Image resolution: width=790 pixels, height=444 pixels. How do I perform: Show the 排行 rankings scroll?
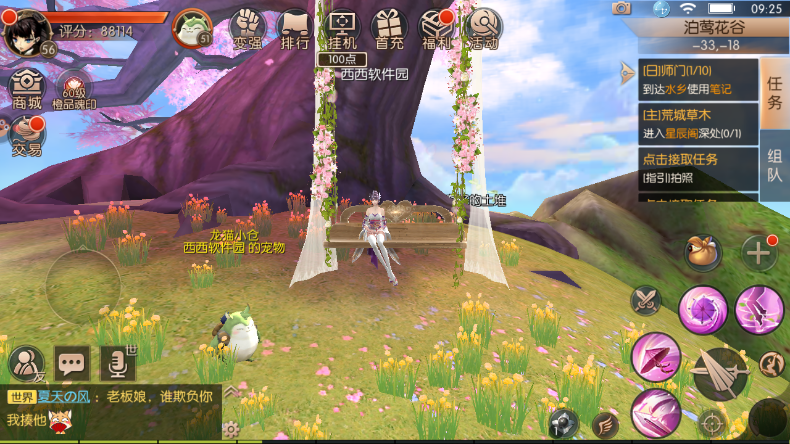point(295,29)
